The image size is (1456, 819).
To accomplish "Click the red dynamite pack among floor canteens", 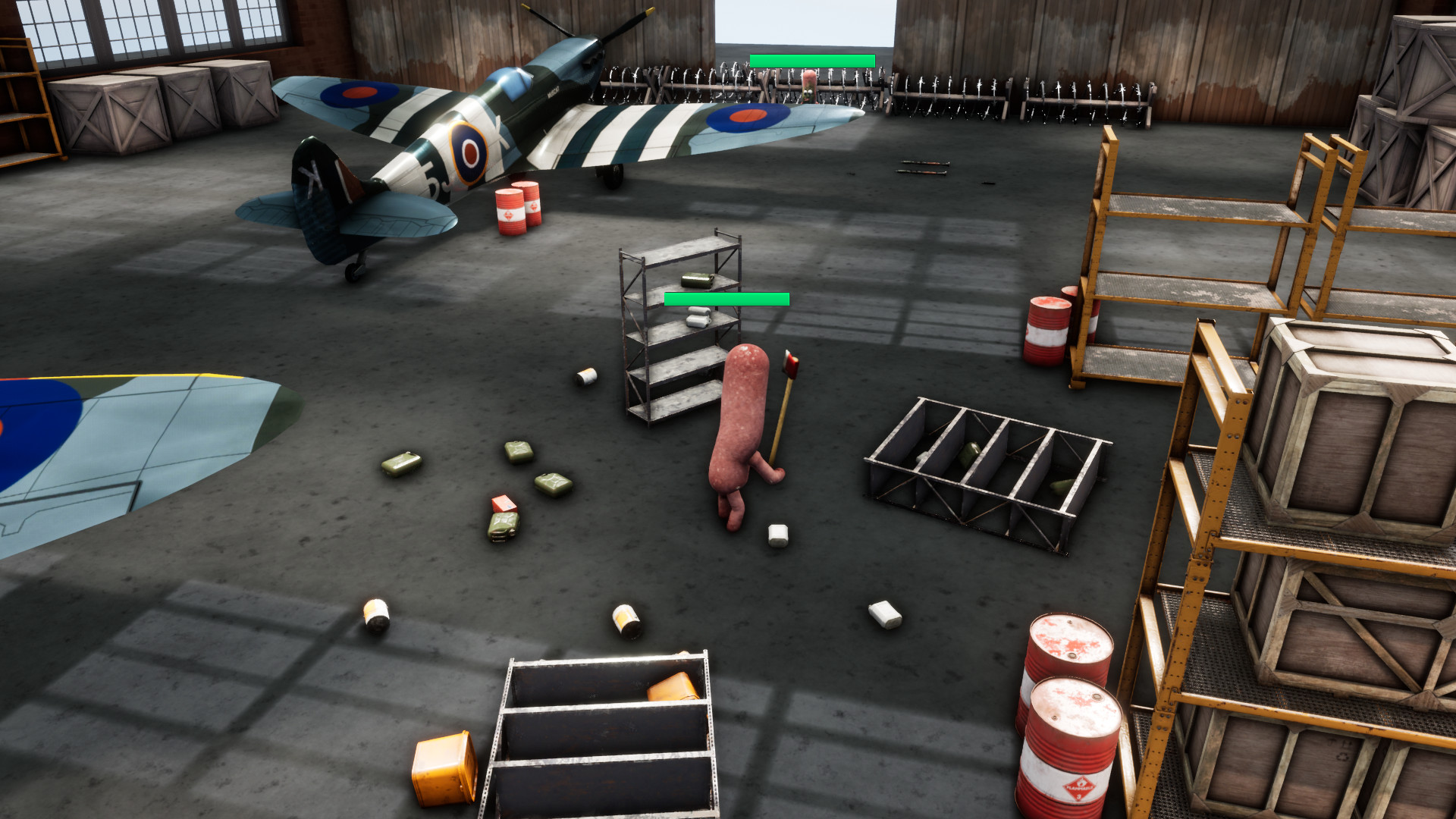I will [503, 502].
